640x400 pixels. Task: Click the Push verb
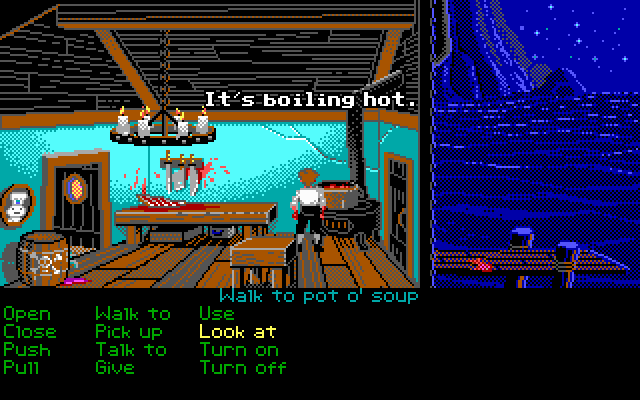26,350
